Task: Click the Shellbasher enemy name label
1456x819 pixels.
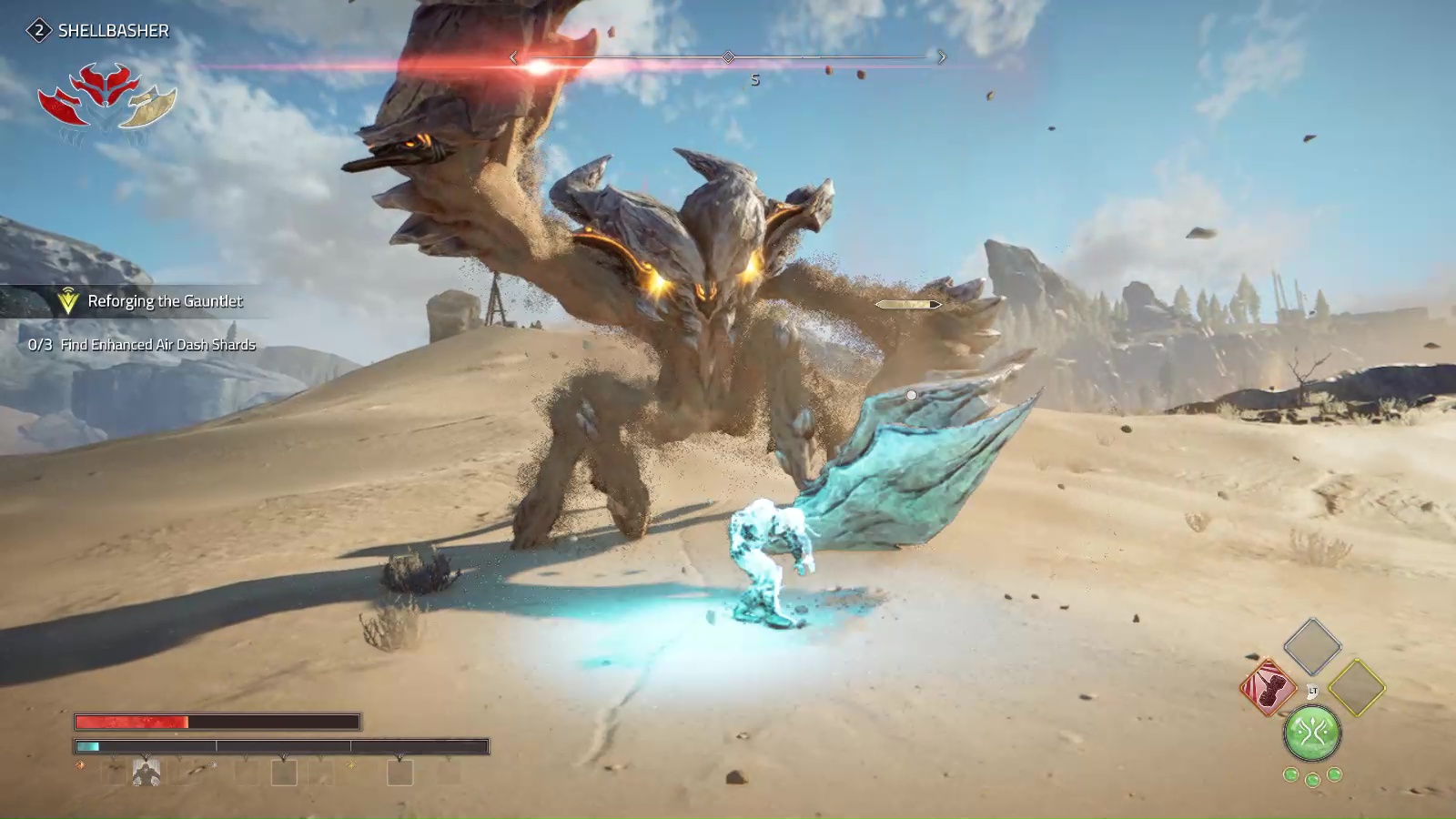Action: (113, 31)
